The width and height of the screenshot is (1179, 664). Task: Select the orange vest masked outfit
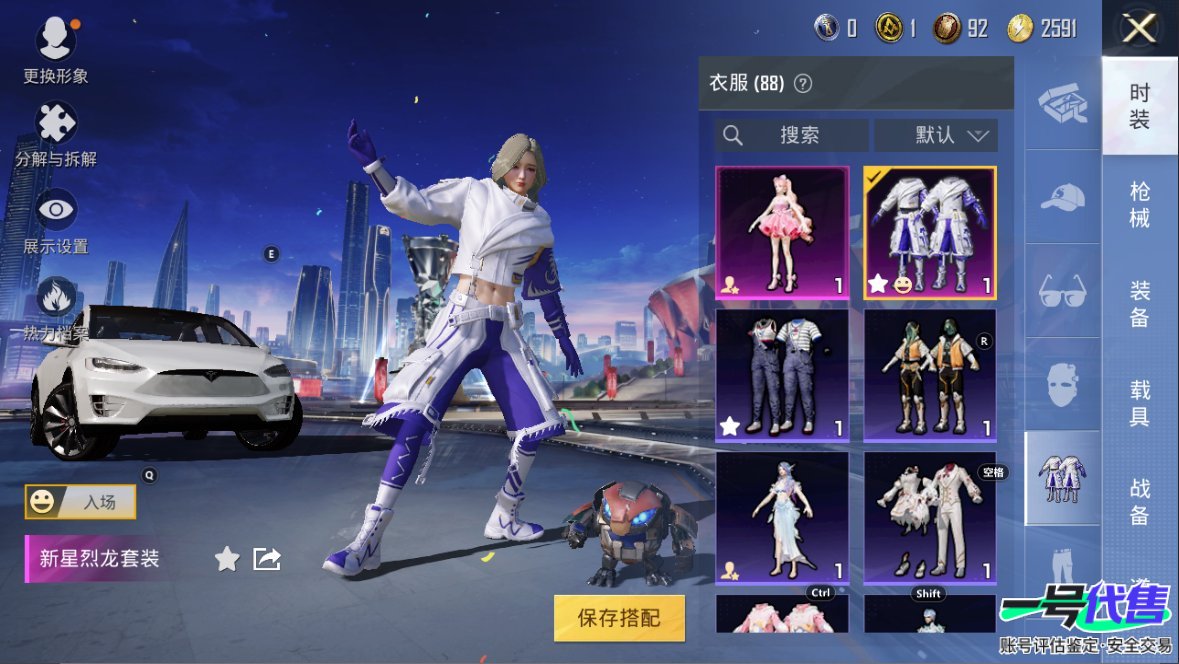pos(930,375)
